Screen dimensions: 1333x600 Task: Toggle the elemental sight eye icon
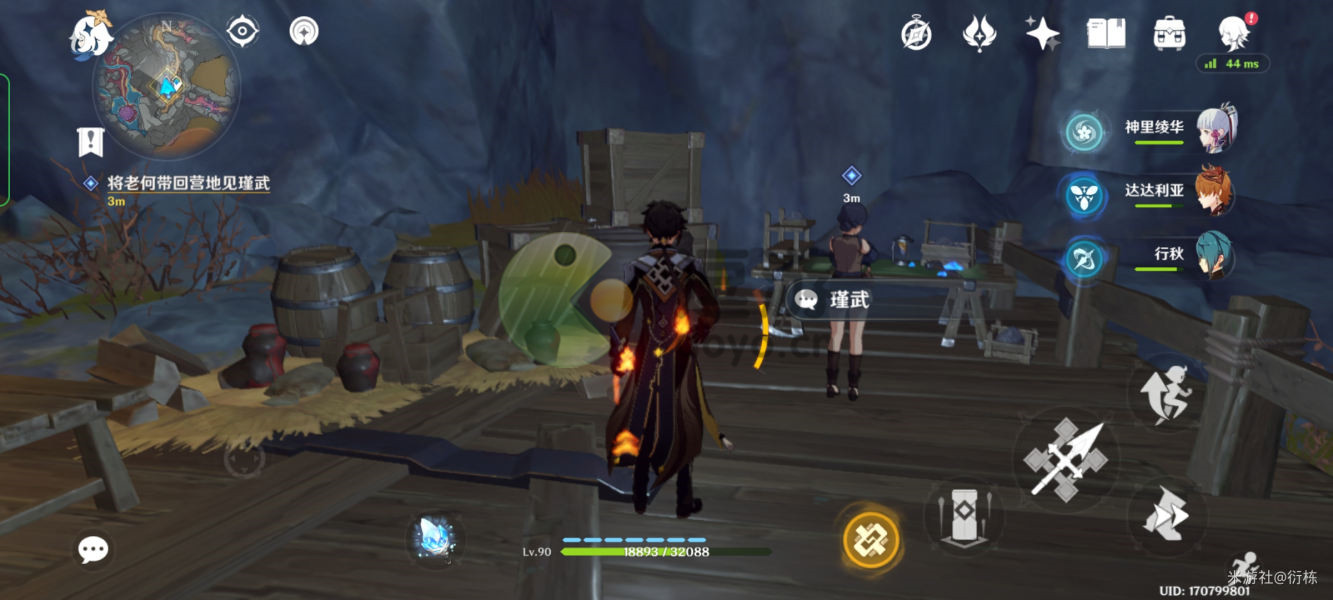point(243,31)
